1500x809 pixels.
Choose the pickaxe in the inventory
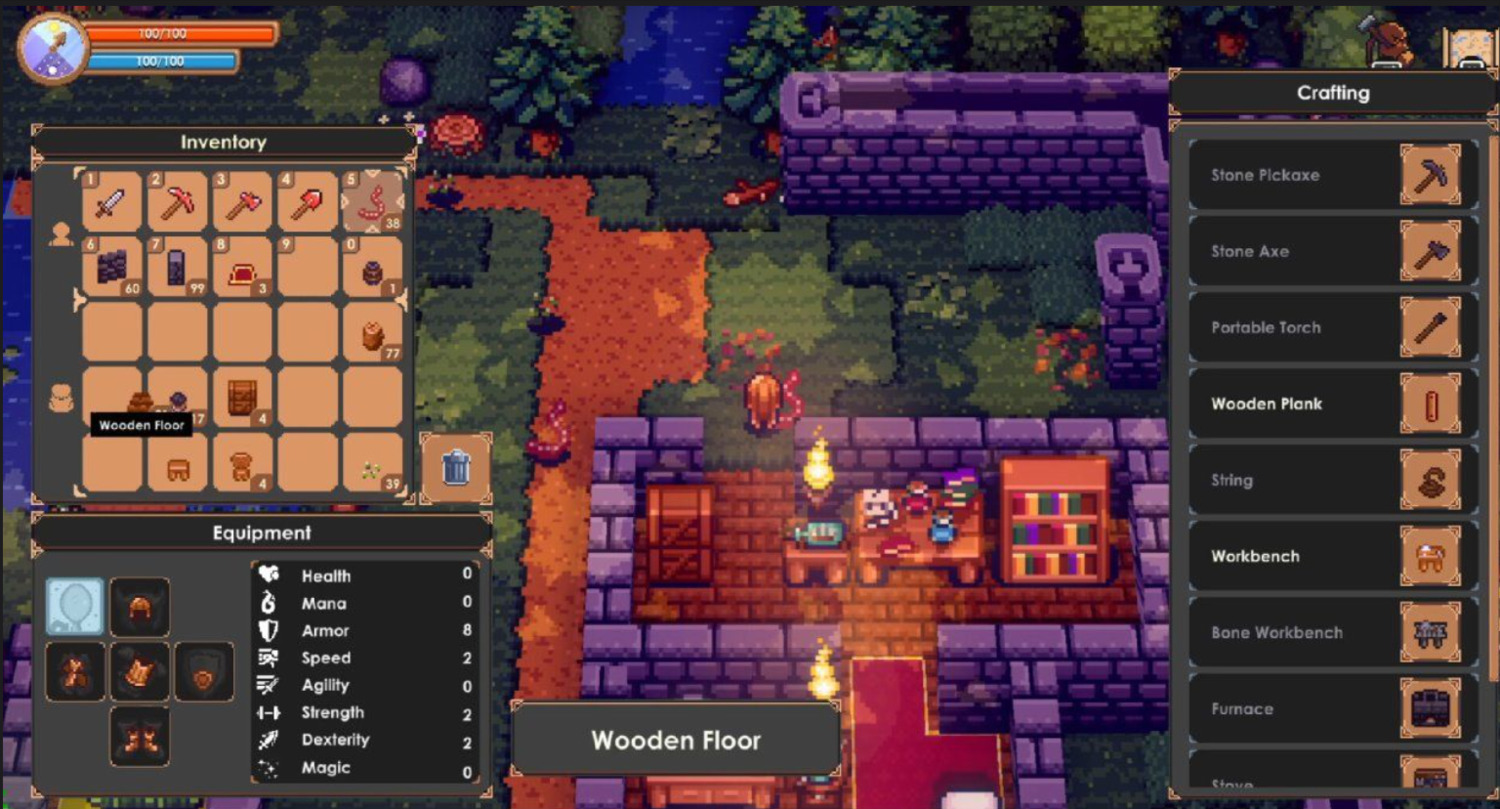[177, 203]
